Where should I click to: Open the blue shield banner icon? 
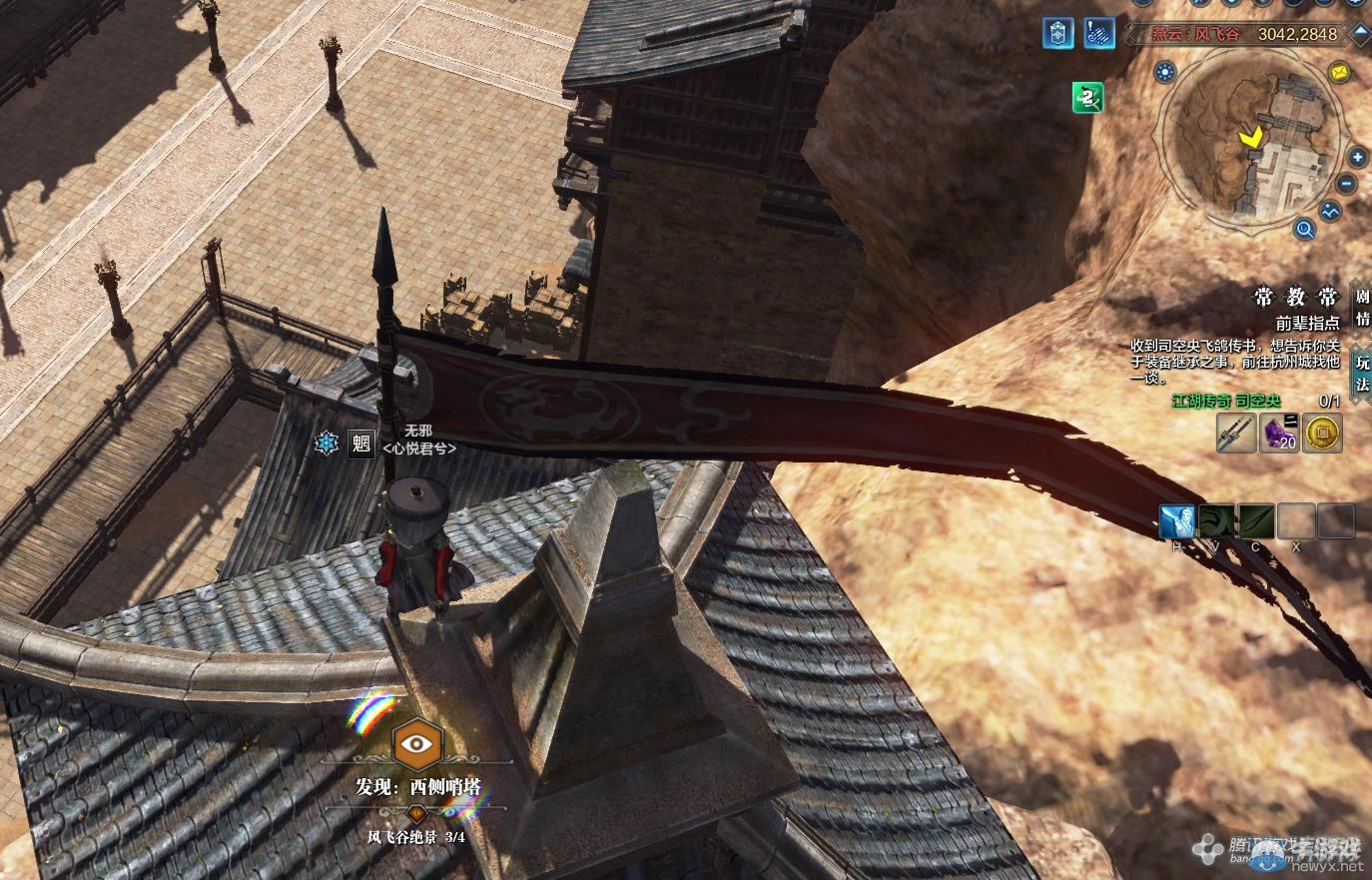1057,33
